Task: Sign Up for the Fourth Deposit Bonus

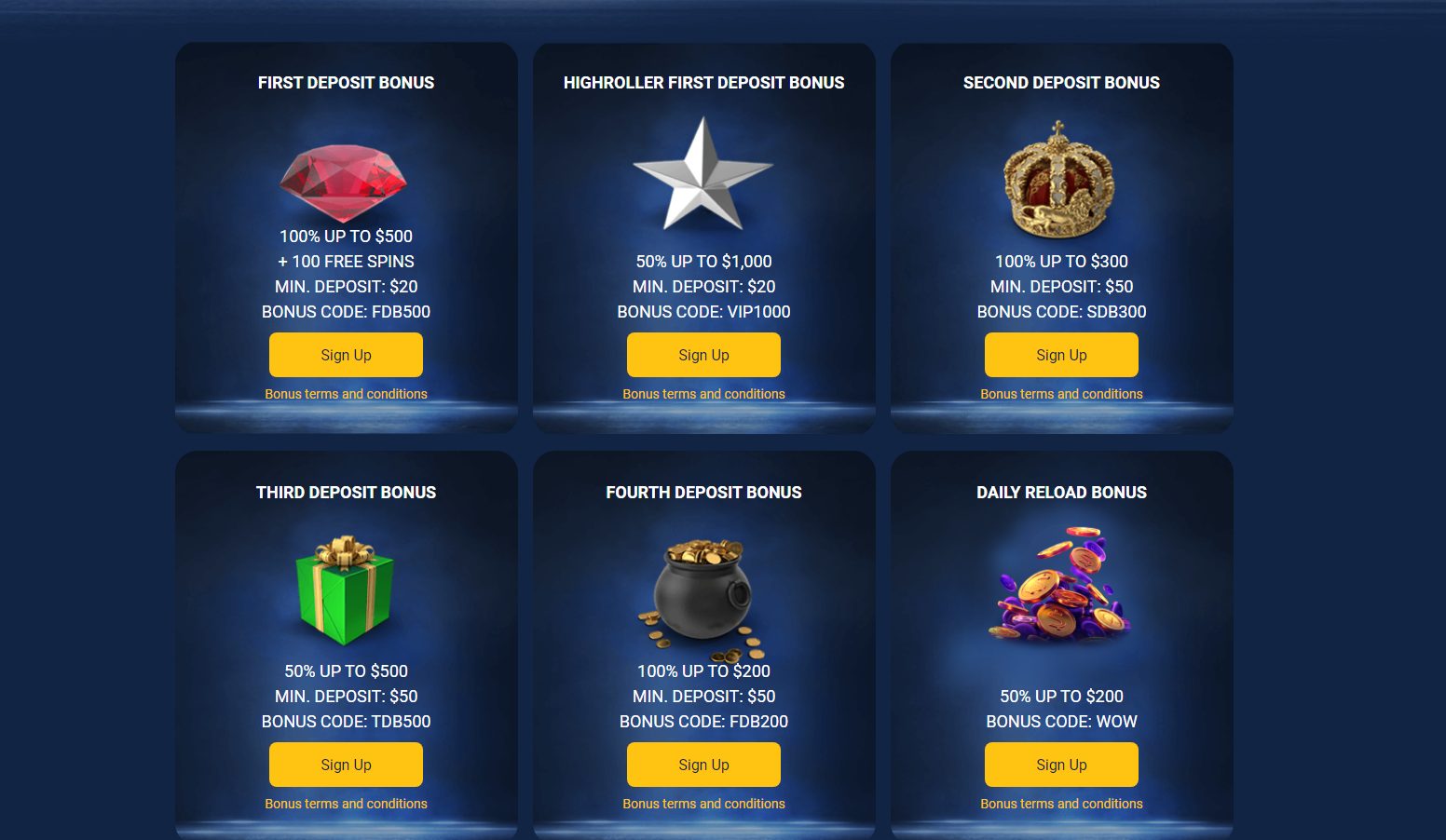Action: [x=703, y=764]
